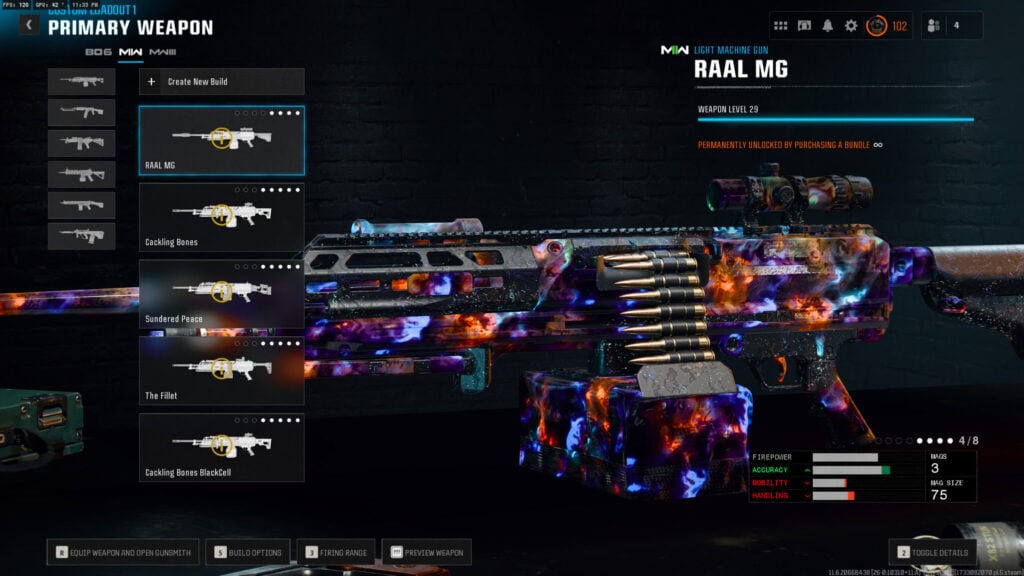Switch to the MWIII weapons tab
The width and height of the screenshot is (1024, 576).
click(162, 51)
